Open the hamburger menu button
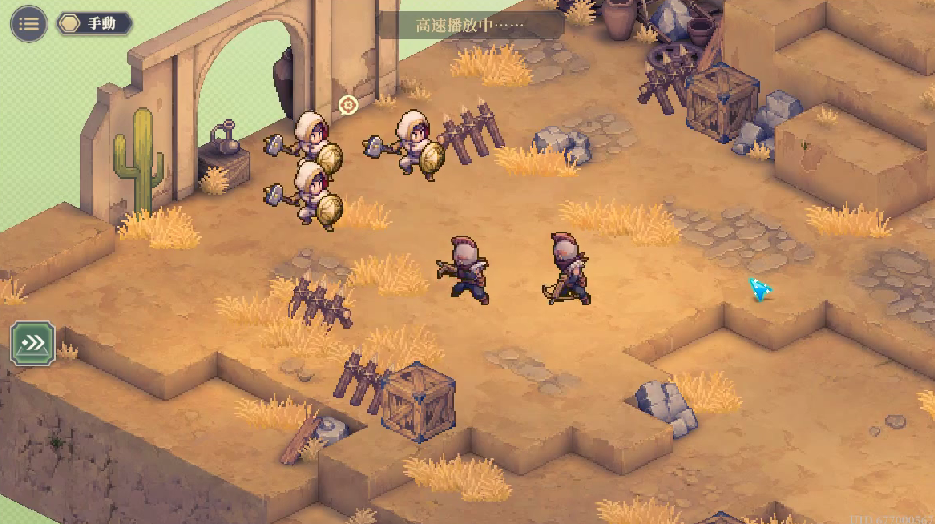The height and width of the screenshot is (524, 935). tap(29, 24)
